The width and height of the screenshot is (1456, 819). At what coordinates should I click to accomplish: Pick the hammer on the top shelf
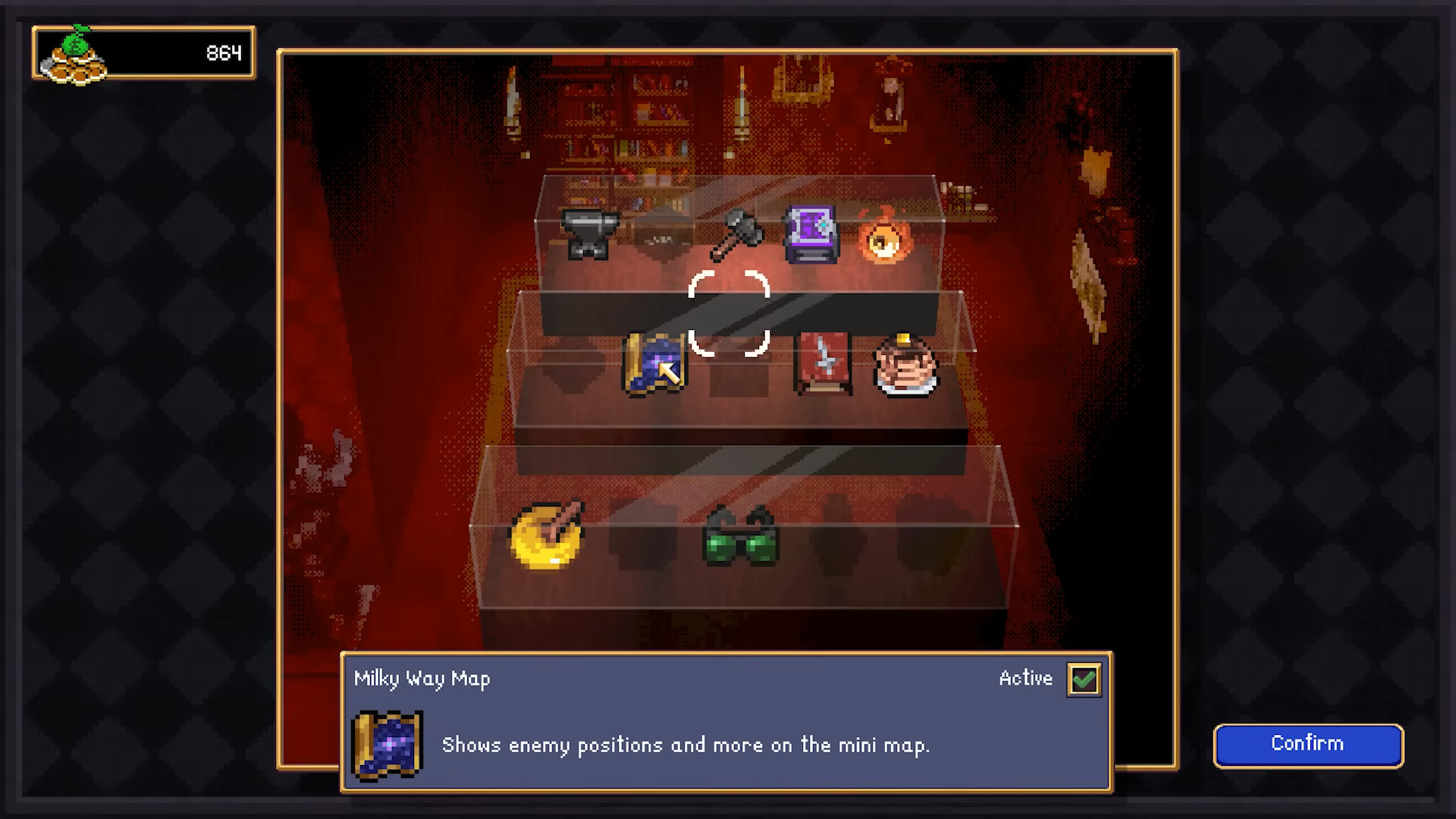[x=735, y=234]
